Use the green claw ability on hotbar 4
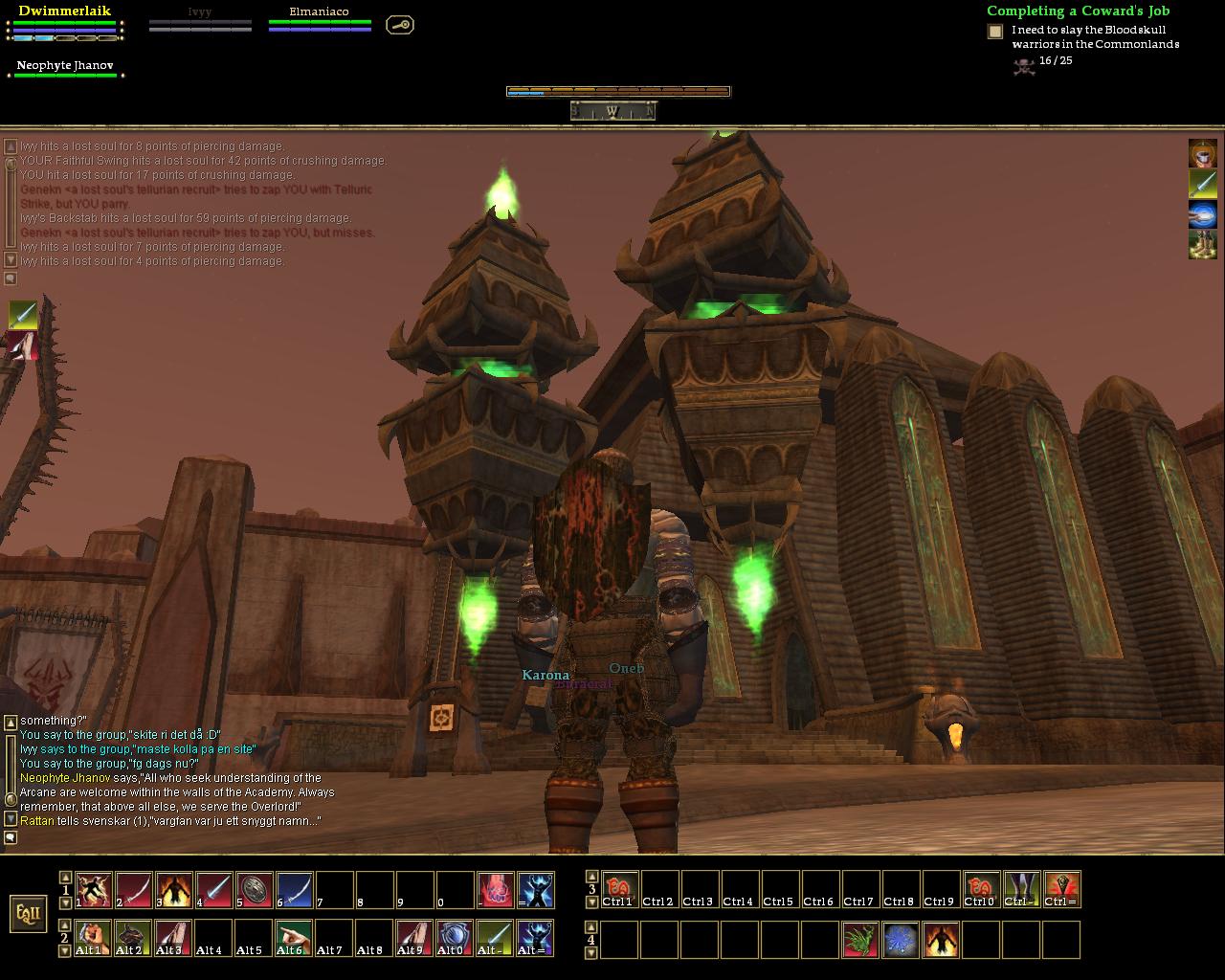Screen dimensions: 1225x980 pyautogui.click(x=860, y=940)
